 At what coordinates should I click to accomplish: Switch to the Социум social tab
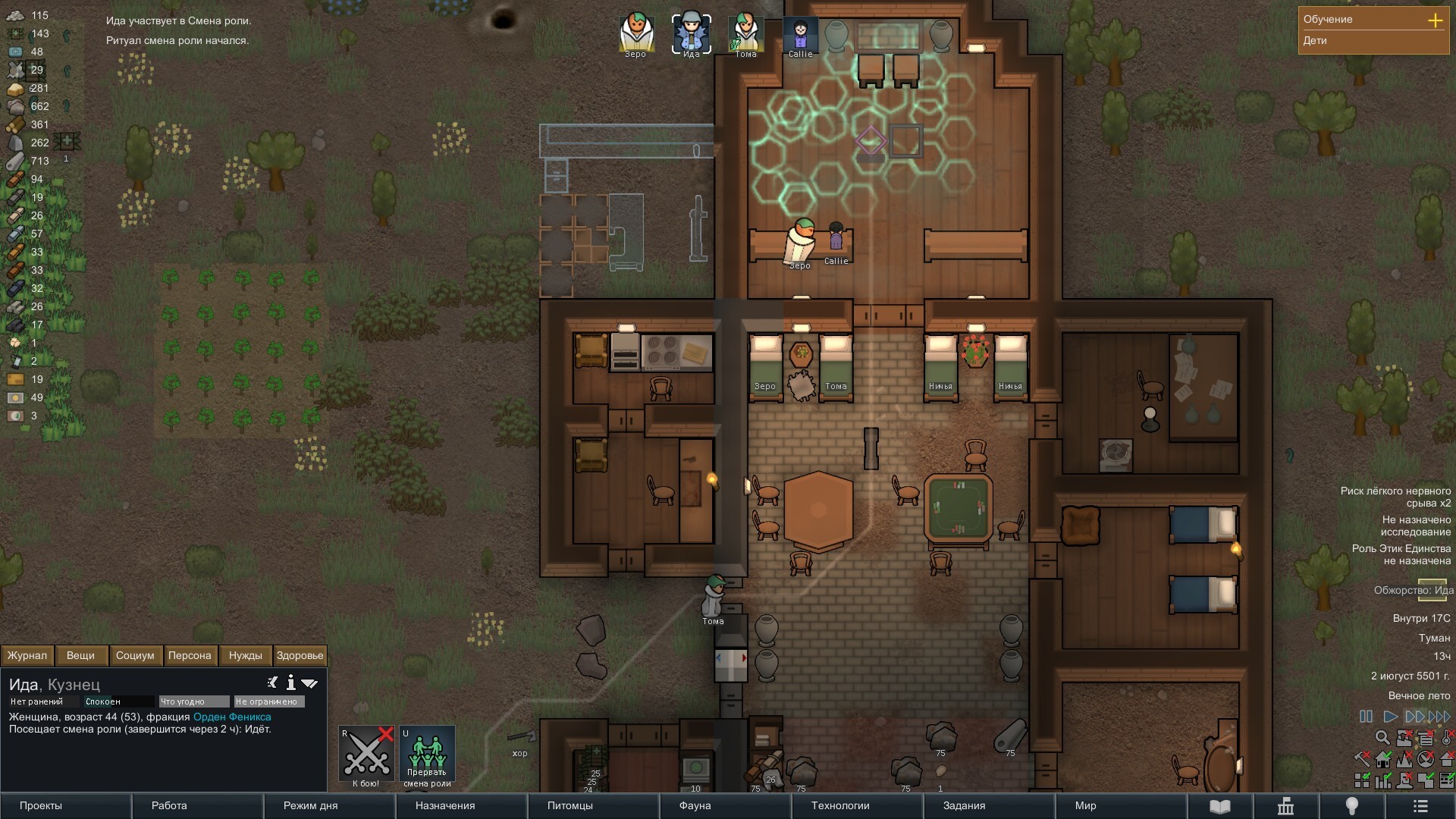coord(135,655)
